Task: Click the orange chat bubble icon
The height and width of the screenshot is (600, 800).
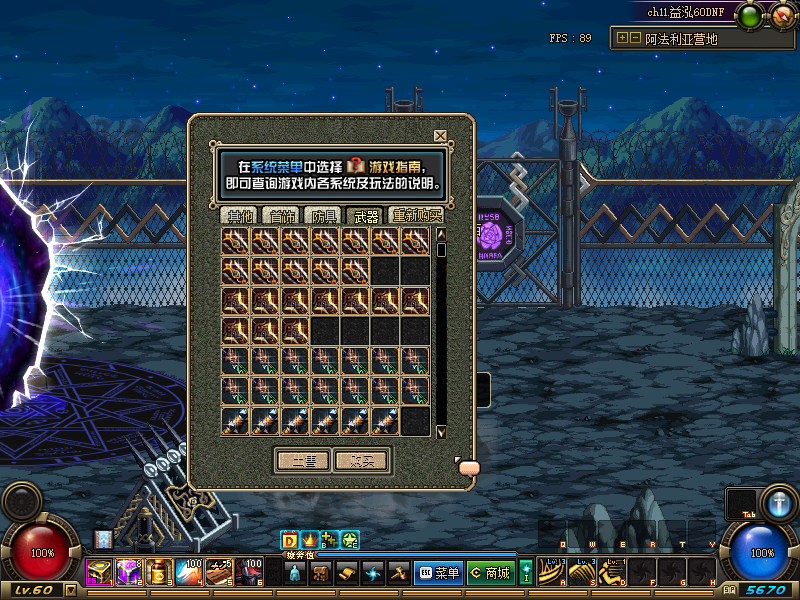Action: pos(468,467)
